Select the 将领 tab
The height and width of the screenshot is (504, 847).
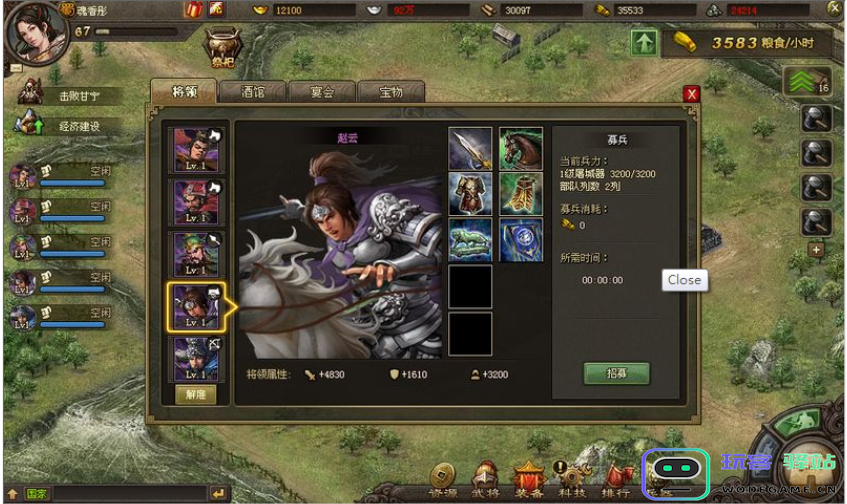(183, 91)
